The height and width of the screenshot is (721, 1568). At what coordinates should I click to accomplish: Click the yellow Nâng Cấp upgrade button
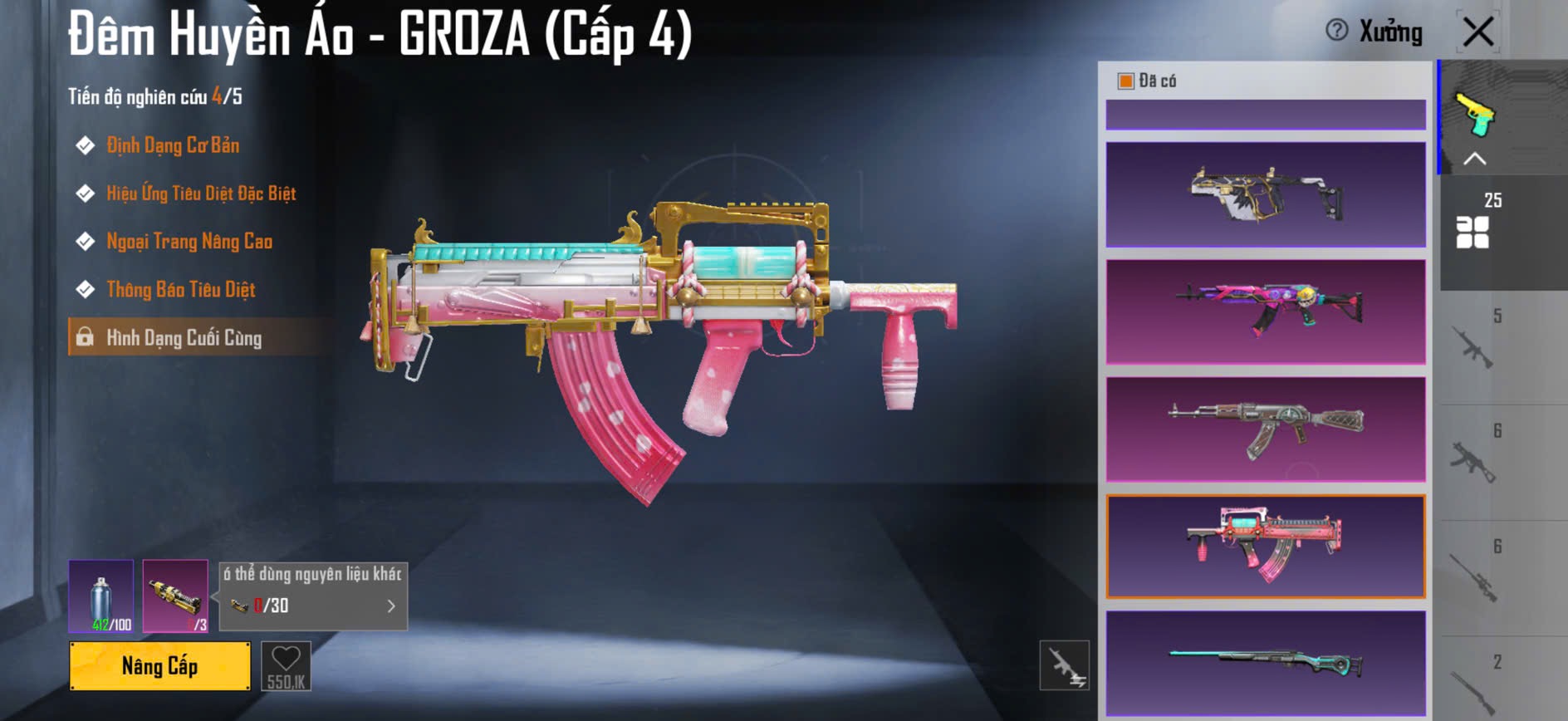159,666
